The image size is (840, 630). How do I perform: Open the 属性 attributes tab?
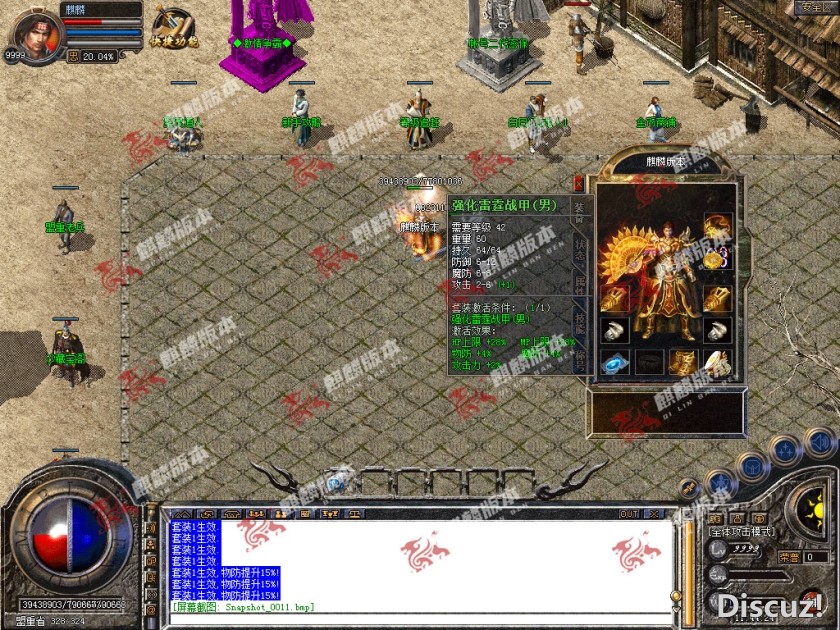point(580,284)
